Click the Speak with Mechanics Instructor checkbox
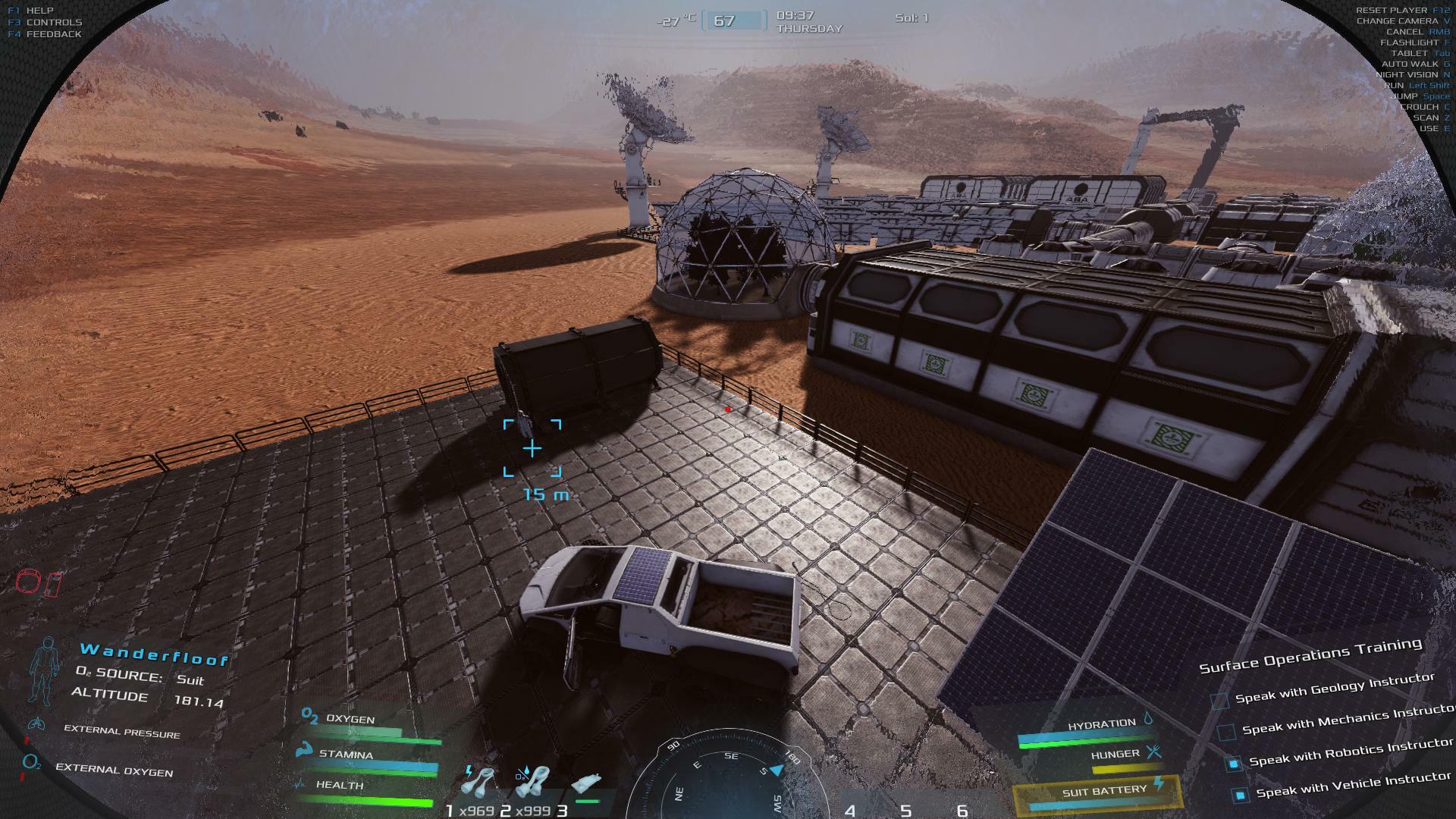Viewport: 1456px width, 819px height. [x=1226, y=733]
